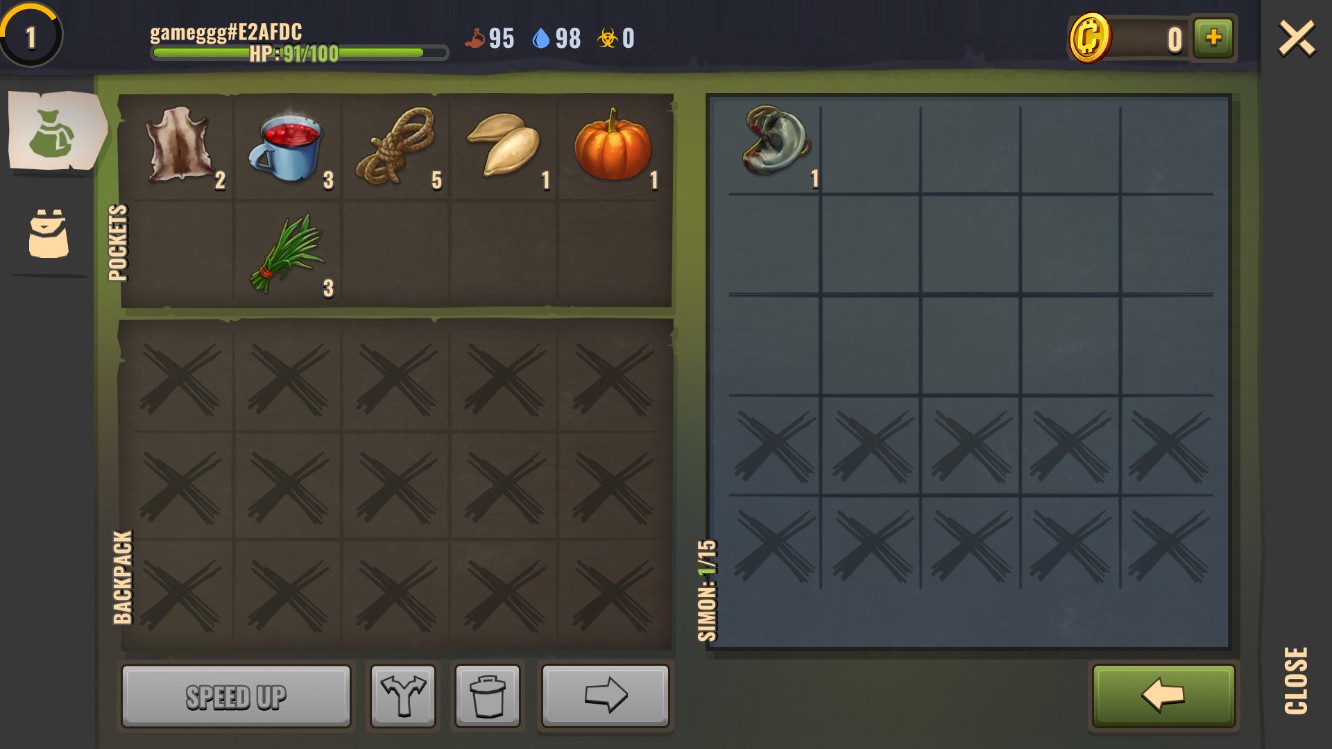Click the Speed Up button

236,696
